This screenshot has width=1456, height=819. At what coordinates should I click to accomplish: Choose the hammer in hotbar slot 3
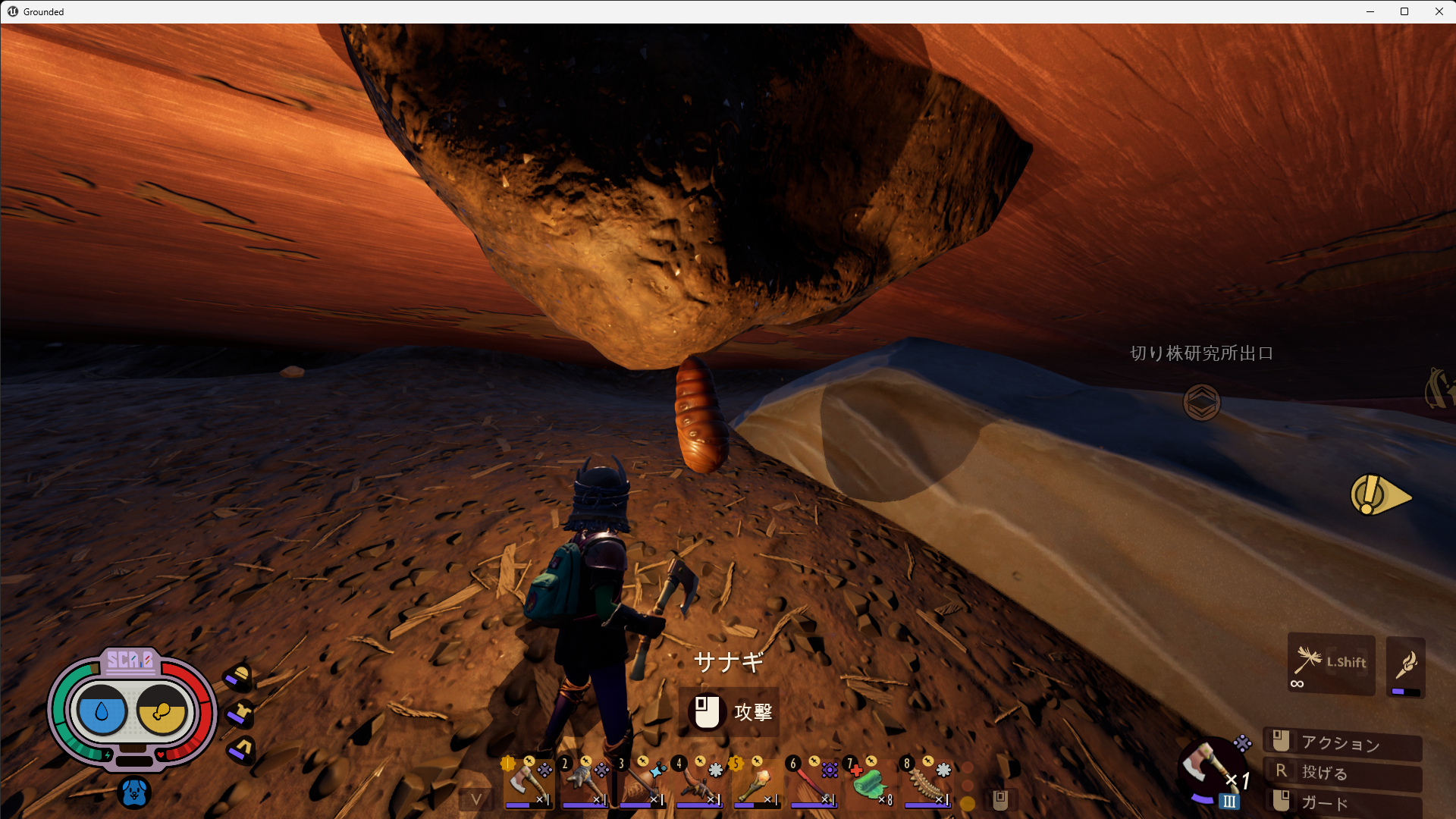click(x=641, y=783)
